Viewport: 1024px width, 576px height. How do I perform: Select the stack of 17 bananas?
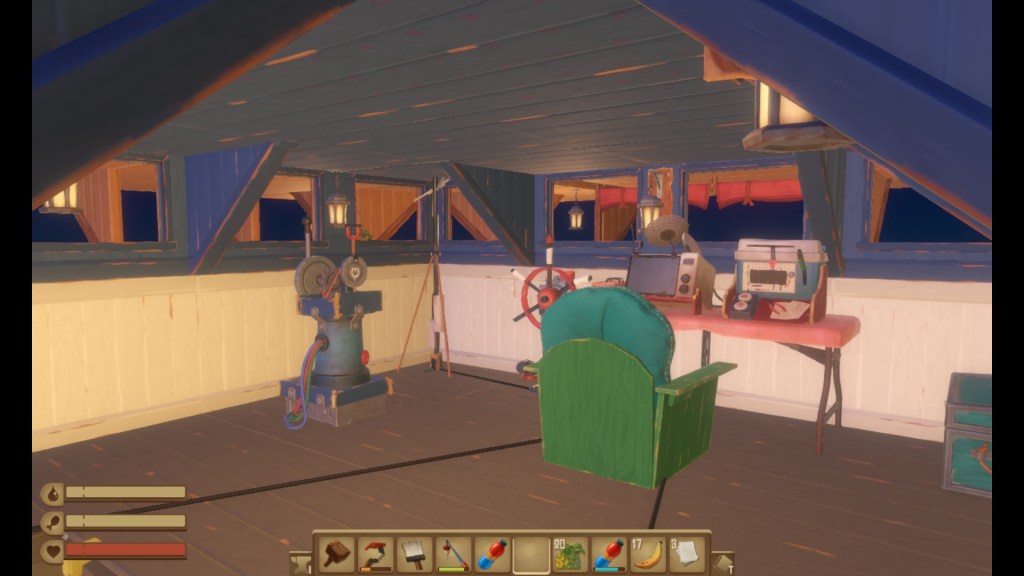point(648,554)
